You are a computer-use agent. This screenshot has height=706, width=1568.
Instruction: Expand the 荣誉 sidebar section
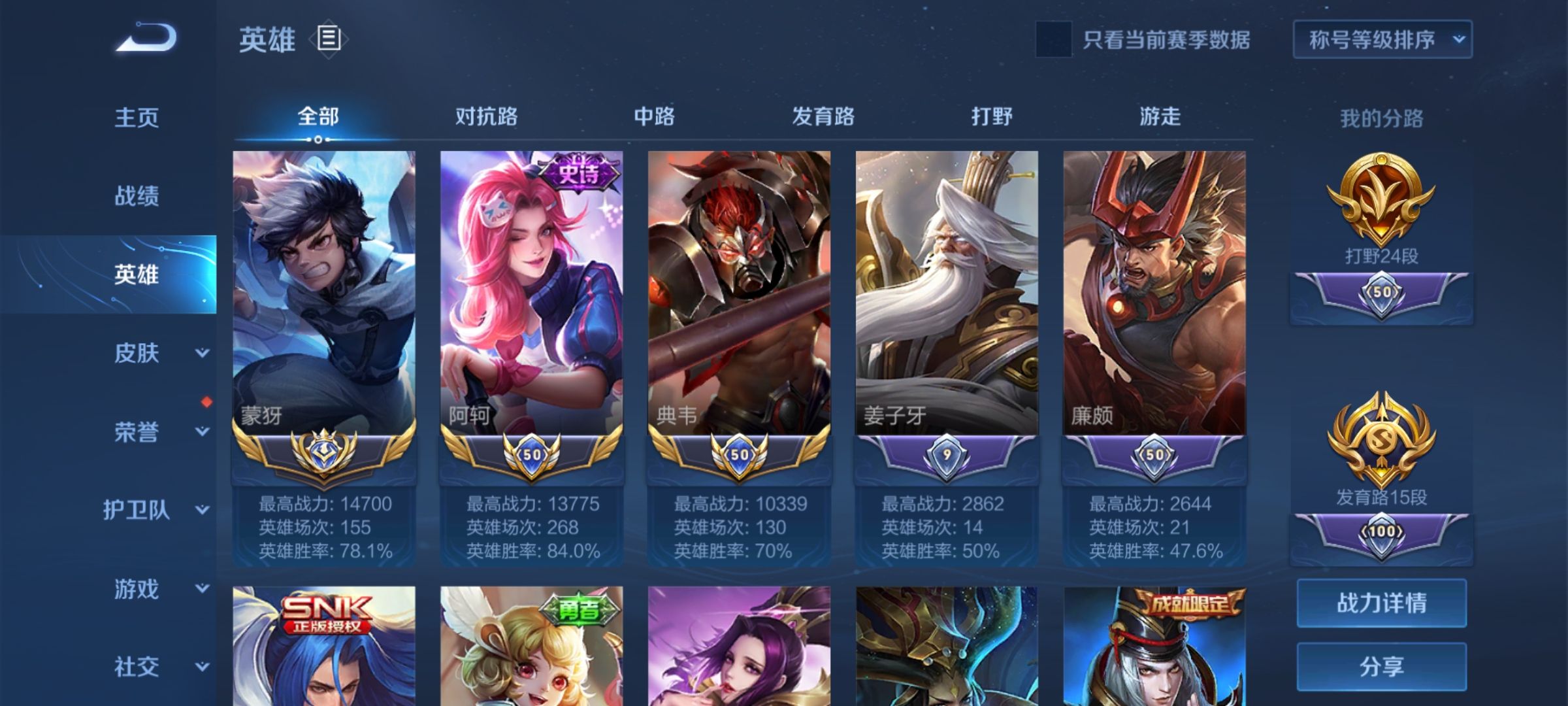tap(137, 431)
